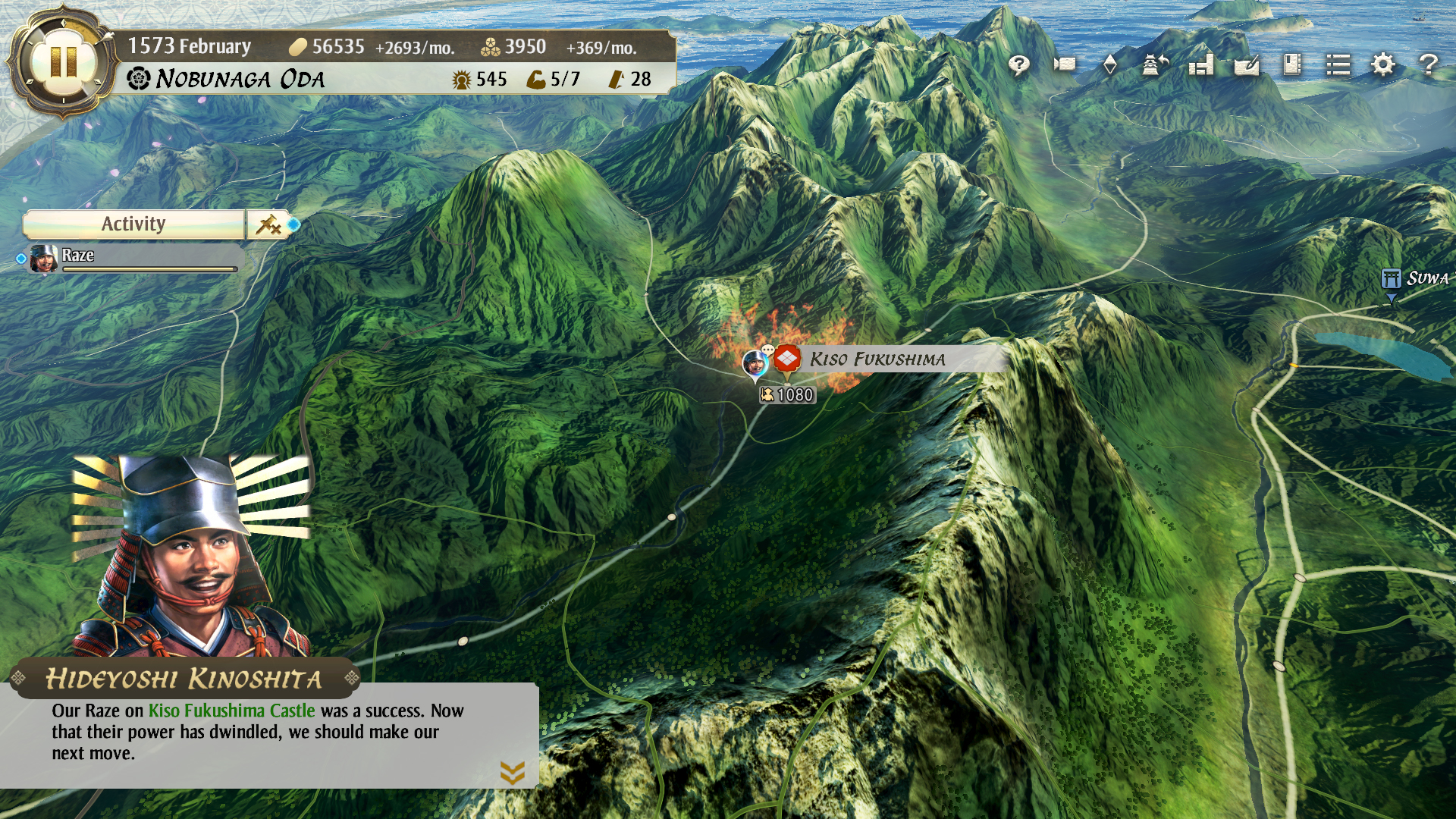Open help with the question mark icon
1456x819 pixels.
coord(1429,64)
